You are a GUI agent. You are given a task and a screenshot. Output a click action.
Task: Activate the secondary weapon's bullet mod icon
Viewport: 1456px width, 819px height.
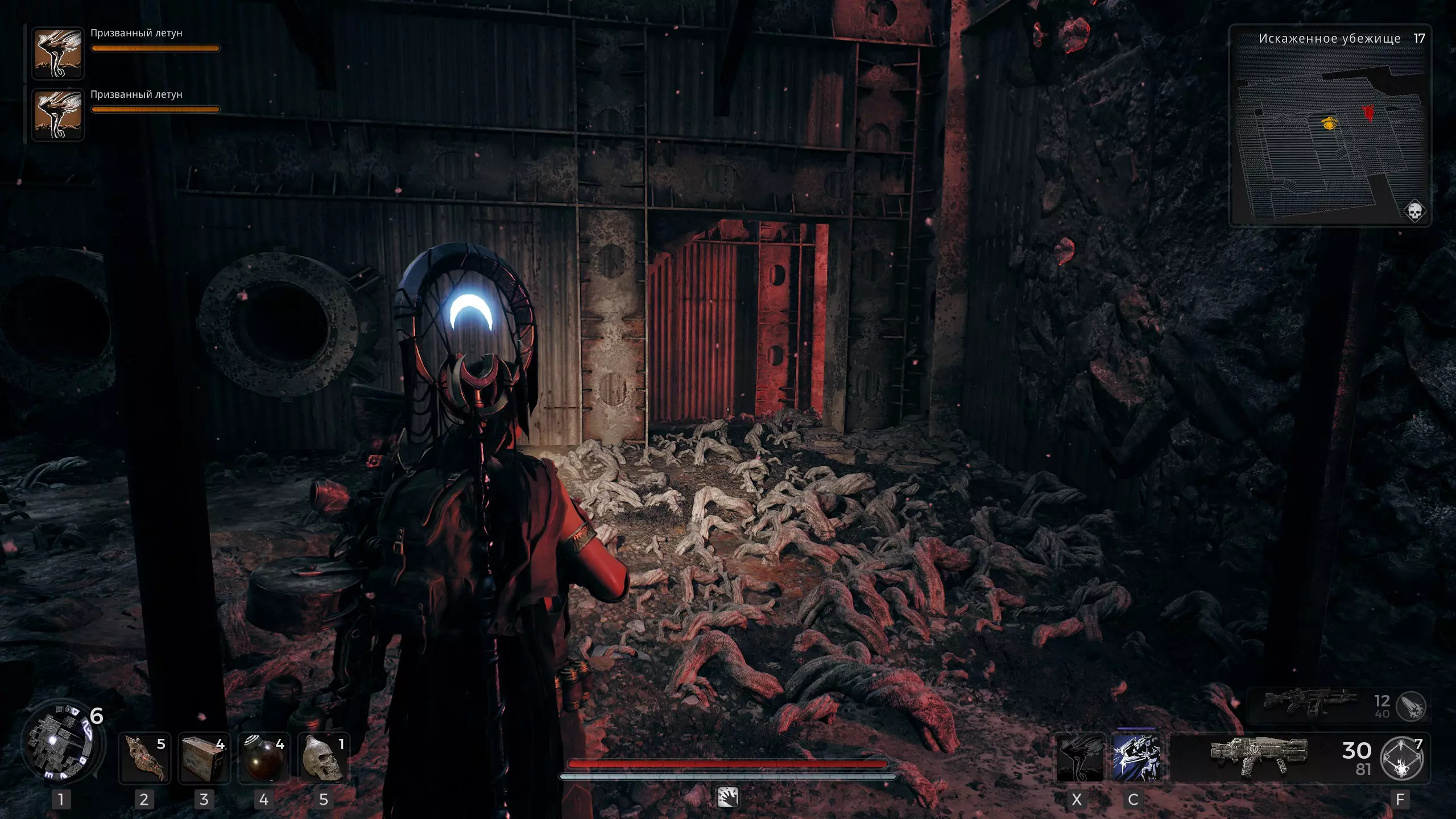coord(1411,706)
